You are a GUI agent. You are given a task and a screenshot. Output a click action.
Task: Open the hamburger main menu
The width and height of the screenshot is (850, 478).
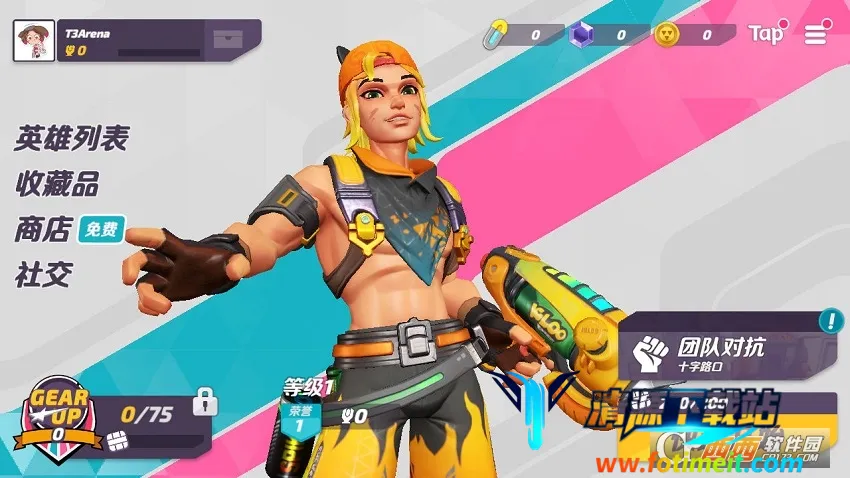816,35
